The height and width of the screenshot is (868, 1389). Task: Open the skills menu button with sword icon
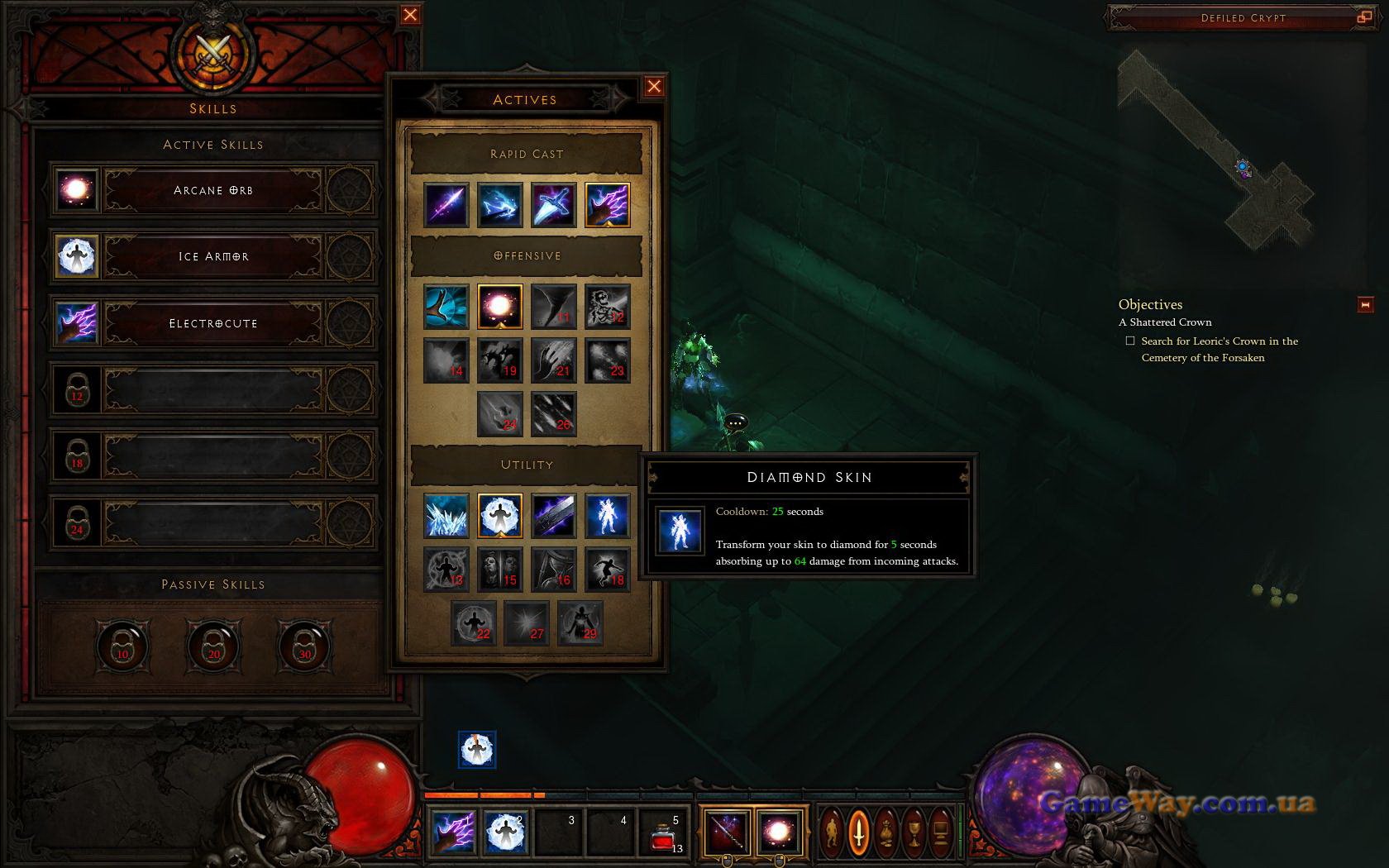[859, 831]
